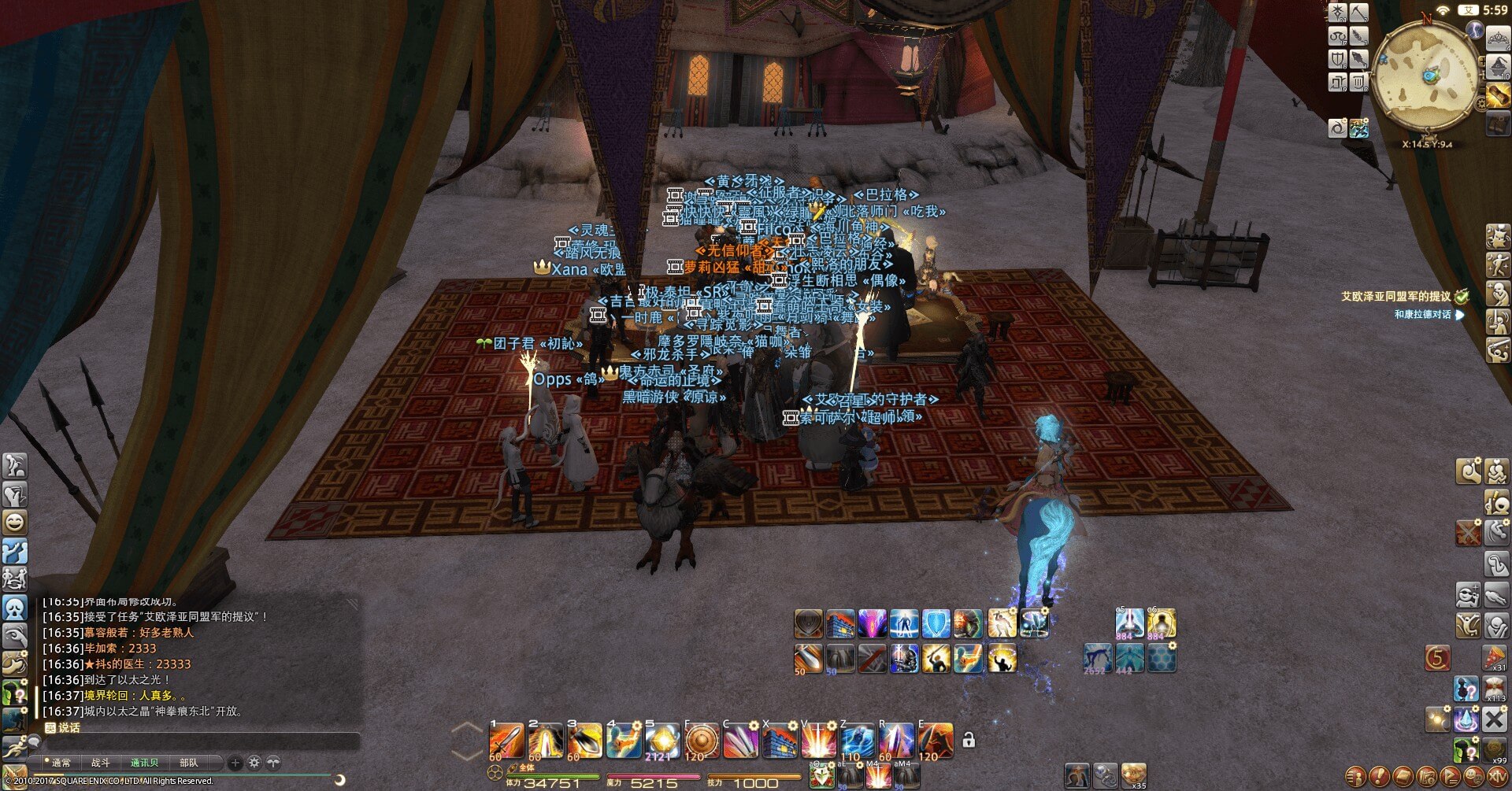The width and height of the screenshot is (1512, 791).
Task: Select the 艾欧泽亚同盟军的提议 quest tracker entry
Action: tap(1395, 297)
